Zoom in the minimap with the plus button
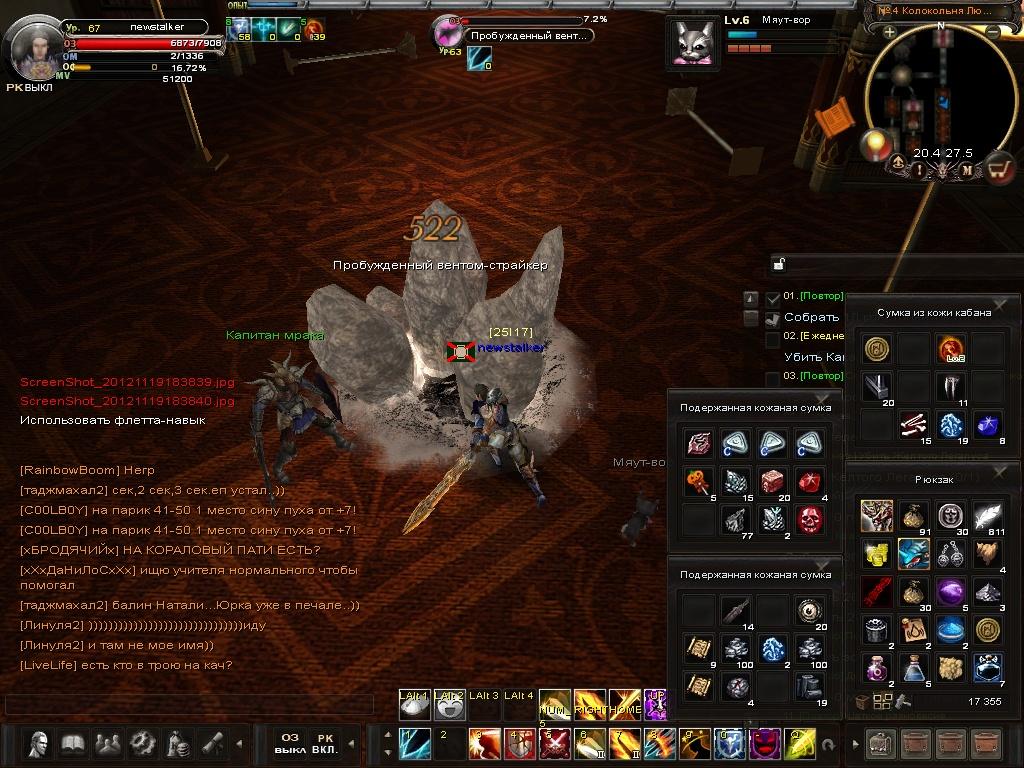 (x=890, y=33)
